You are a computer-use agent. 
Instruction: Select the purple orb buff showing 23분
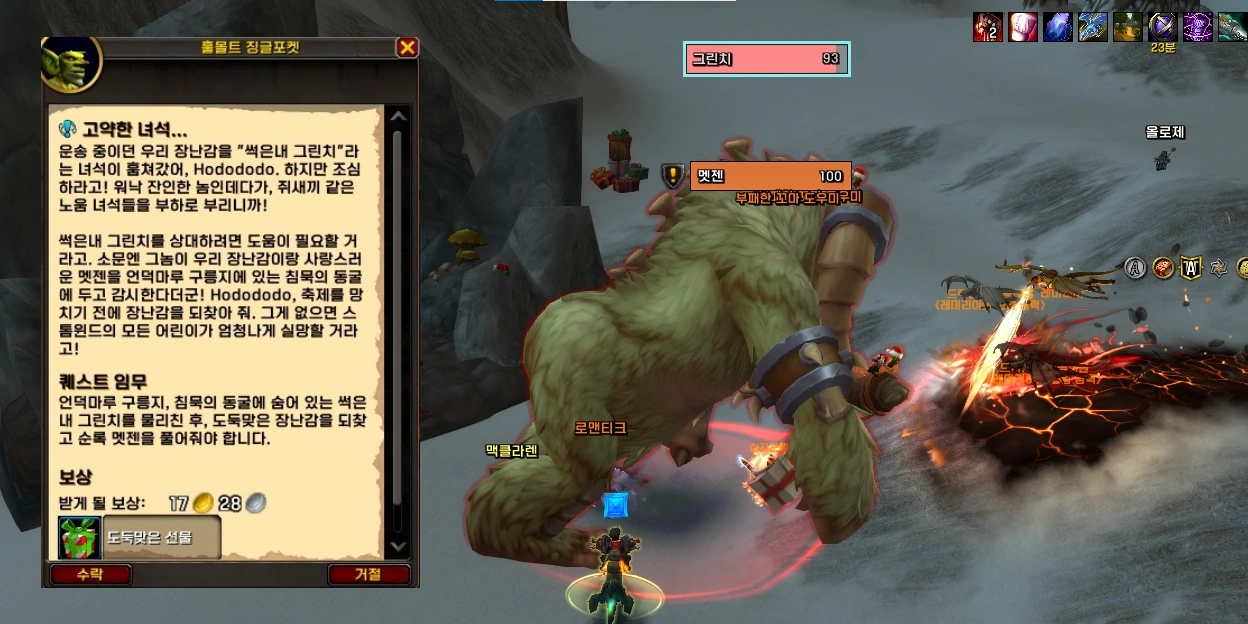click(x=1162, y=26)
